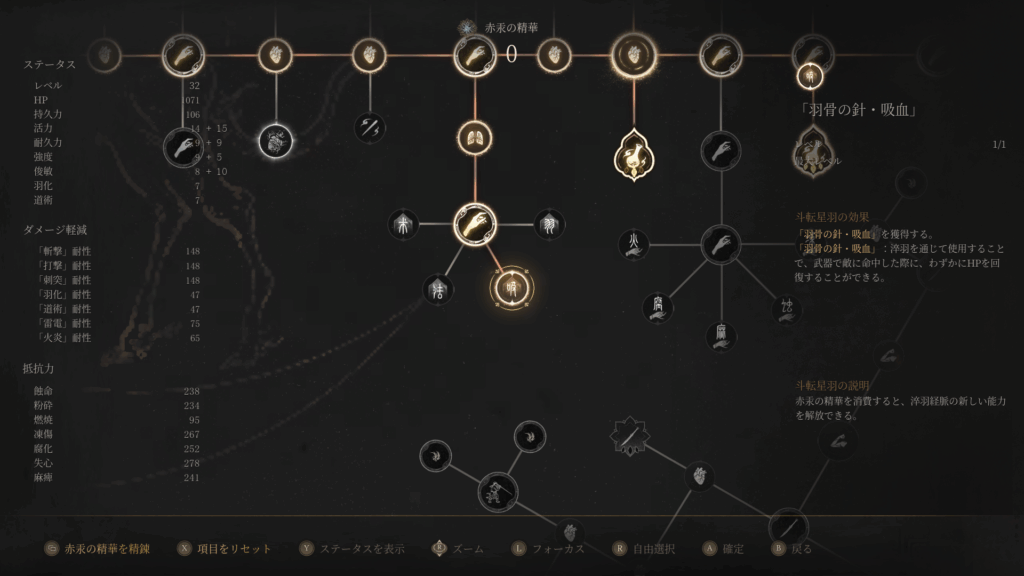Pick the dark warrior figure node
Image resolution: width=1024 pixels, height=576 pixels.
pos(496,492)
